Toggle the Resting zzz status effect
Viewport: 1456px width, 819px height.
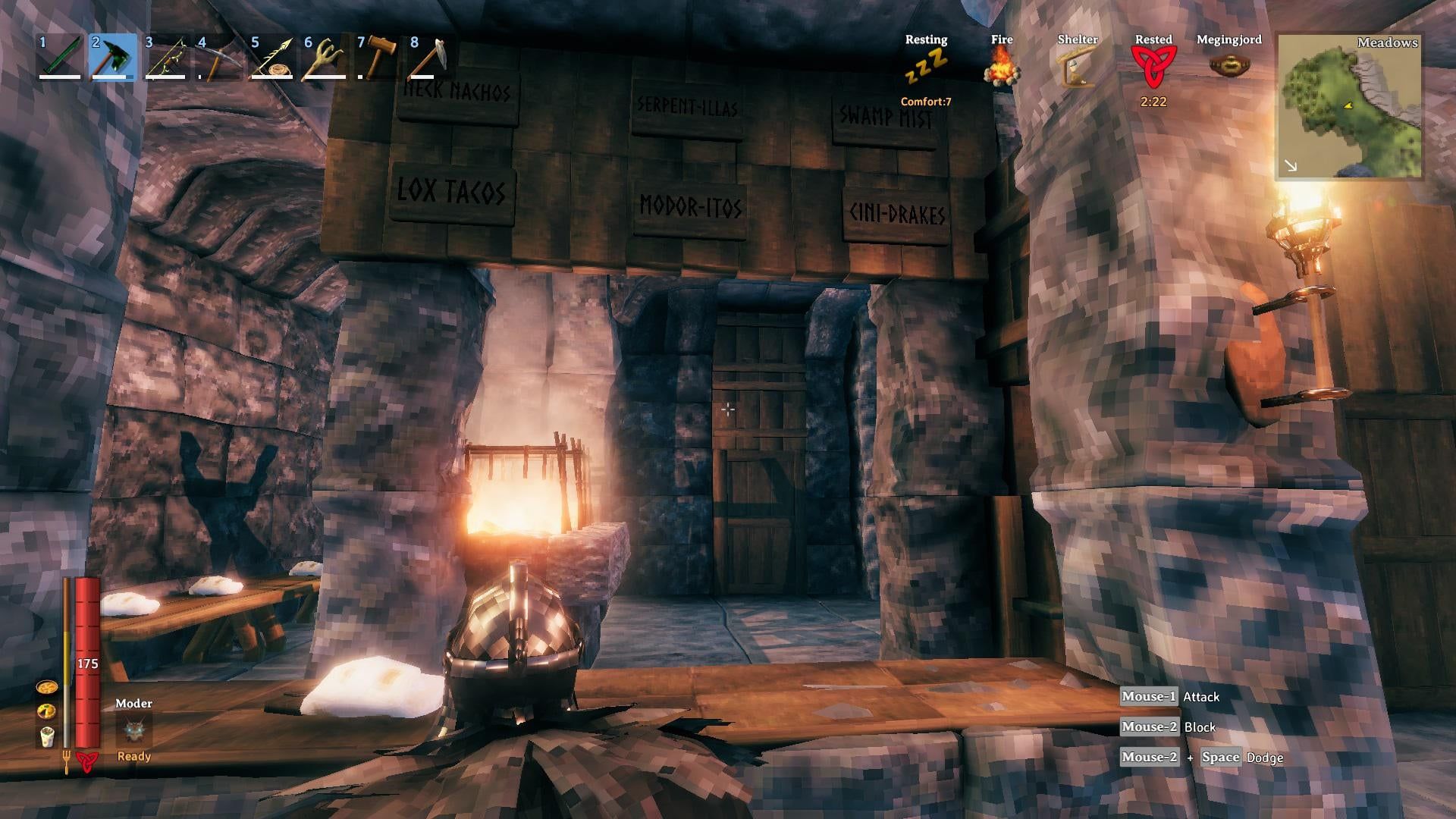[x=927, y=67]
